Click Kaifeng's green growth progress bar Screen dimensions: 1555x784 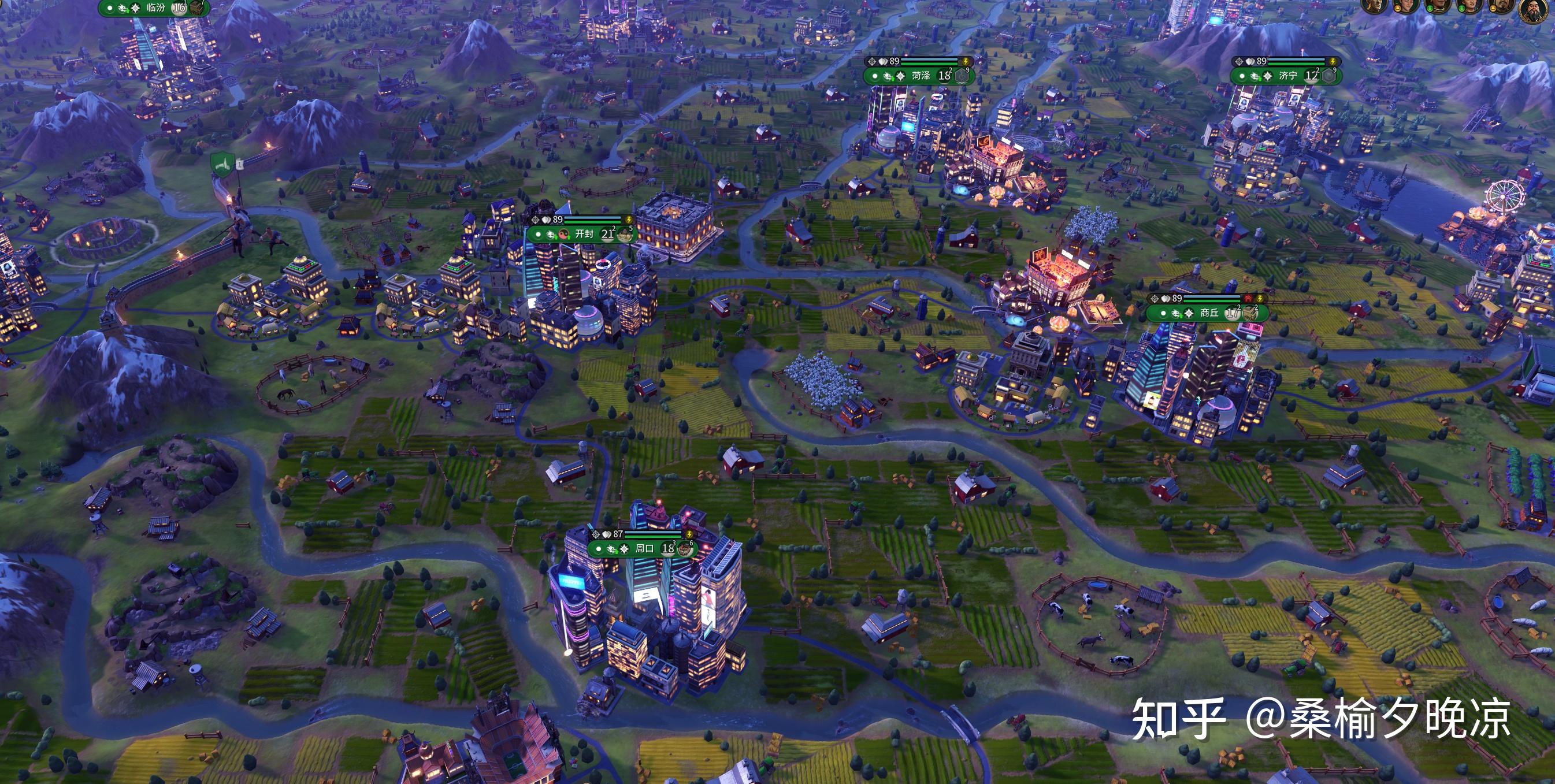[592, 222]
